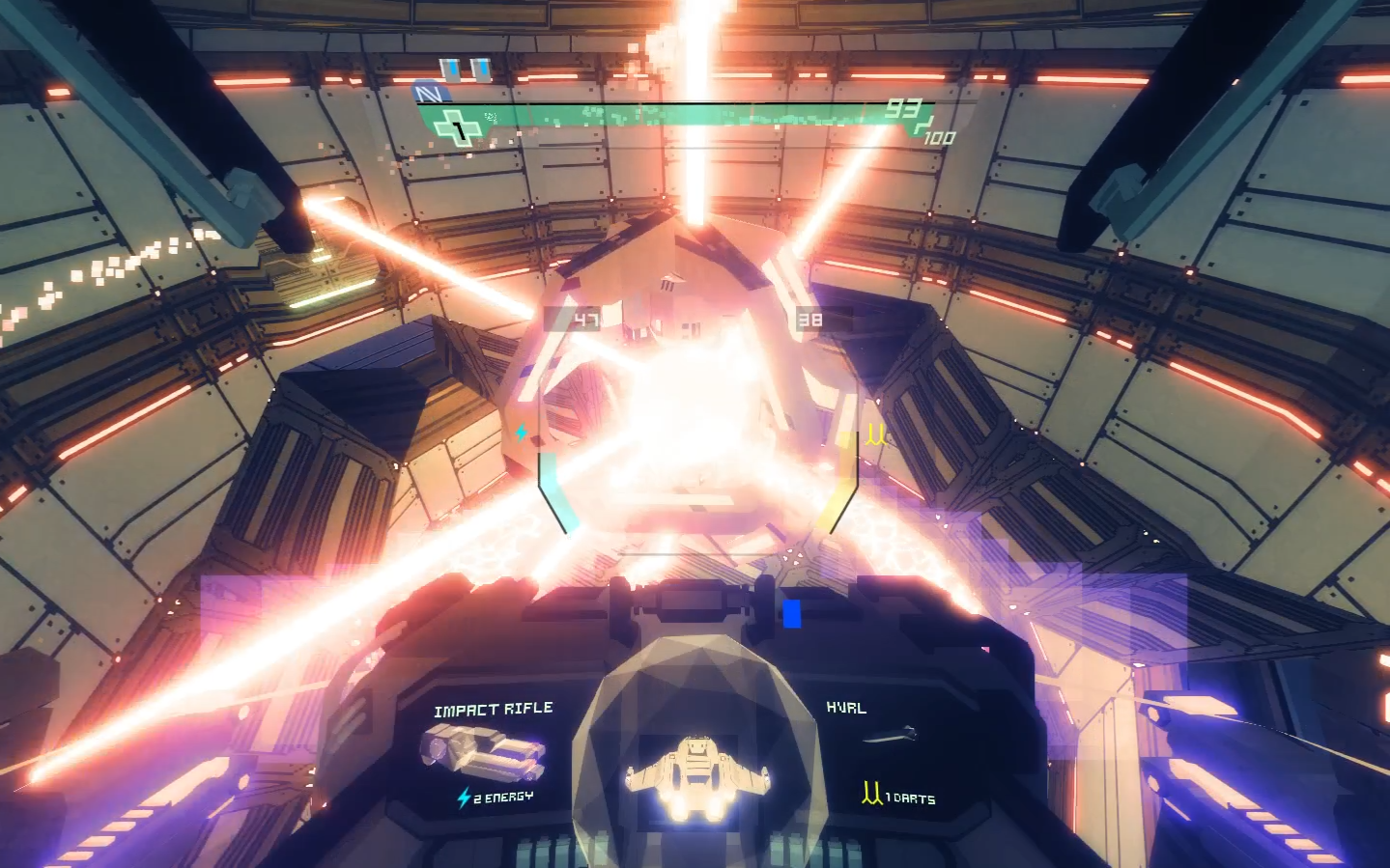The width and height of the screenshot is (1390, 868).
Task: Select the HVRL launcher weapon panel
Action: tap(885, 754)
